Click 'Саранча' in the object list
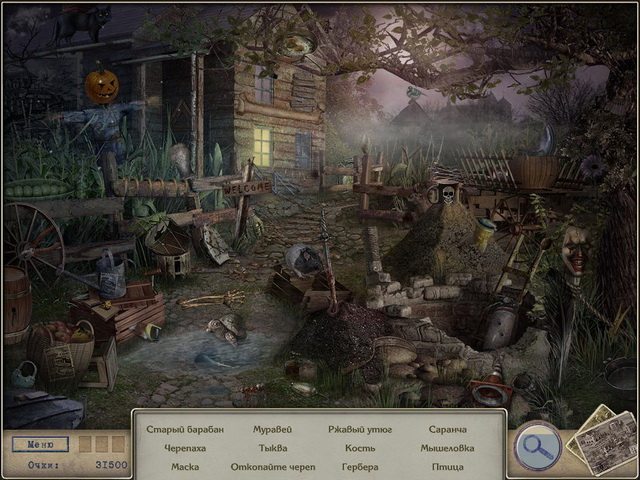The image size is (640, 480). click(x=447, y=430)
